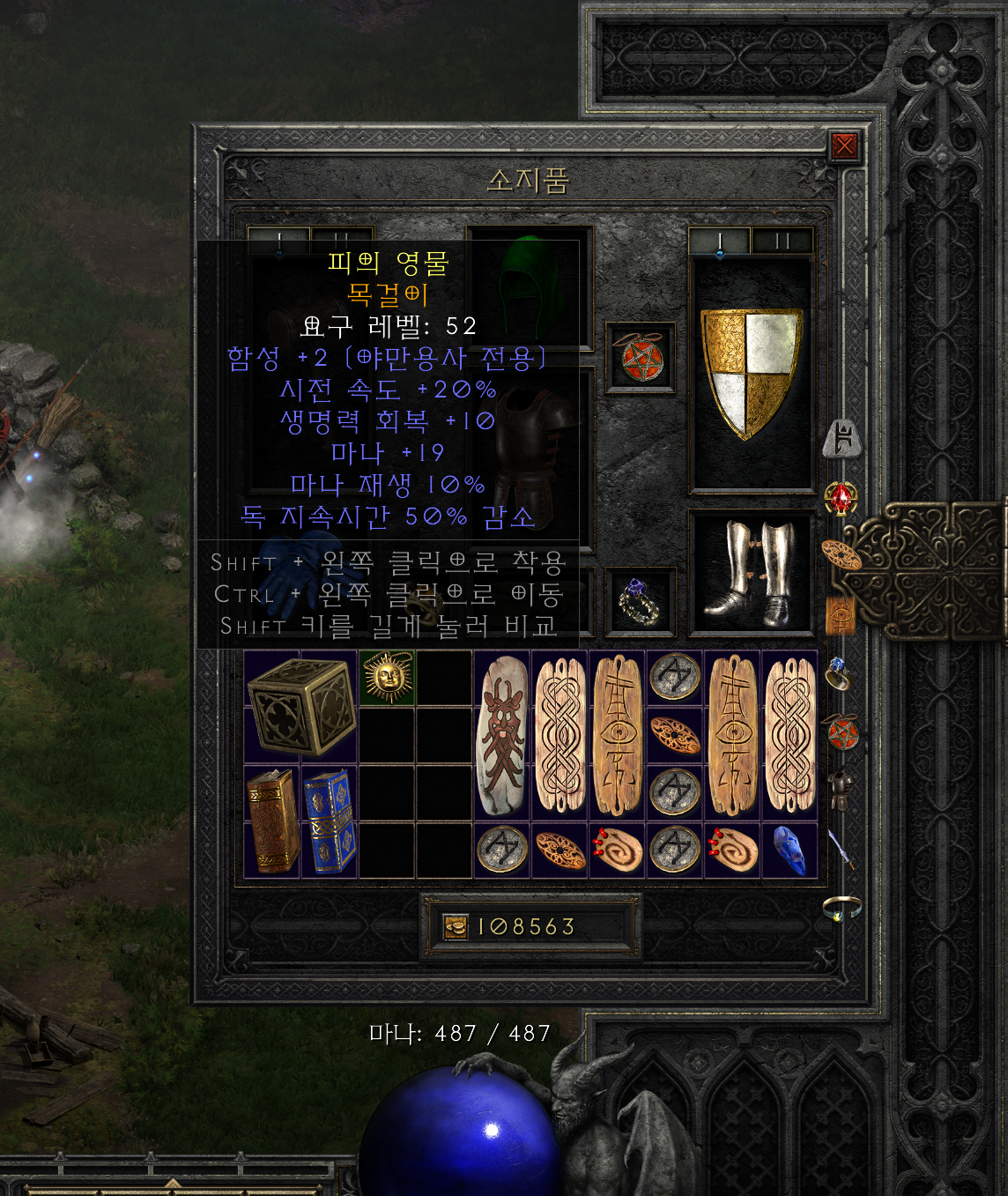This screenshot has height=1196, width=1008.
Task: Select the pentagram amulet equipment slot
Action: coord(641,358)
